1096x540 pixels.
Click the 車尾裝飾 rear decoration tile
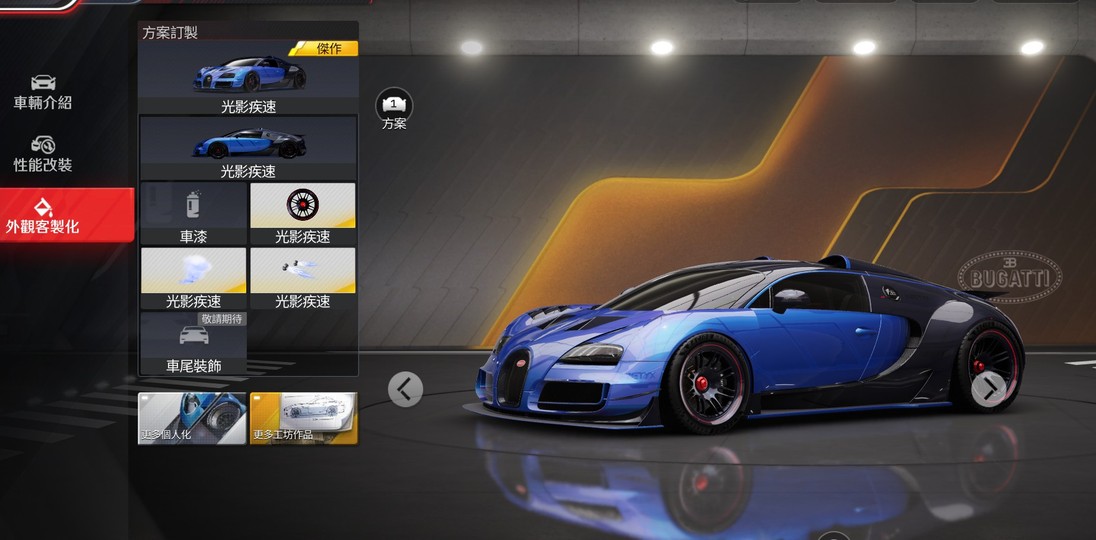click(x=193, y=343)
